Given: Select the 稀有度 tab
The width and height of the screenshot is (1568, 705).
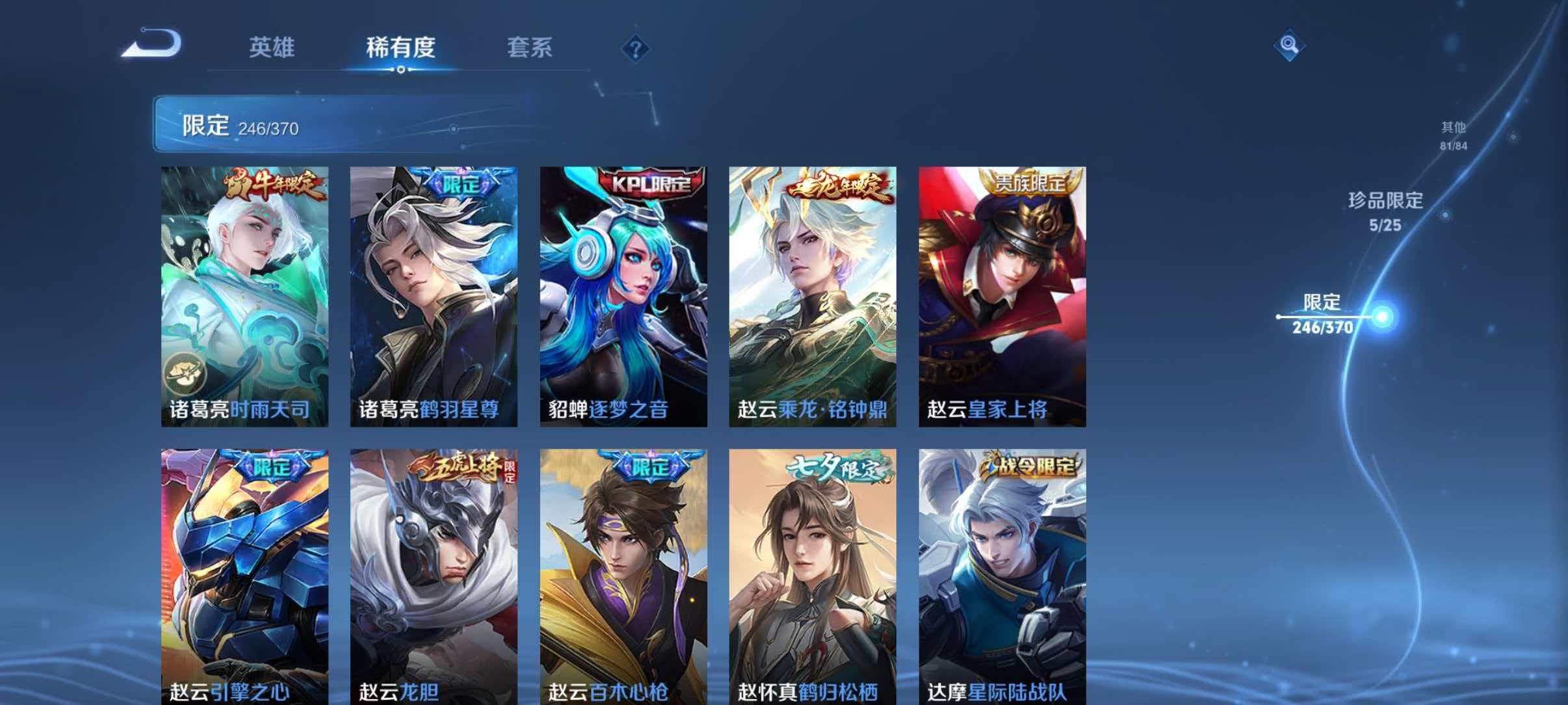Looking at the screenshot, I should point(399,47).
